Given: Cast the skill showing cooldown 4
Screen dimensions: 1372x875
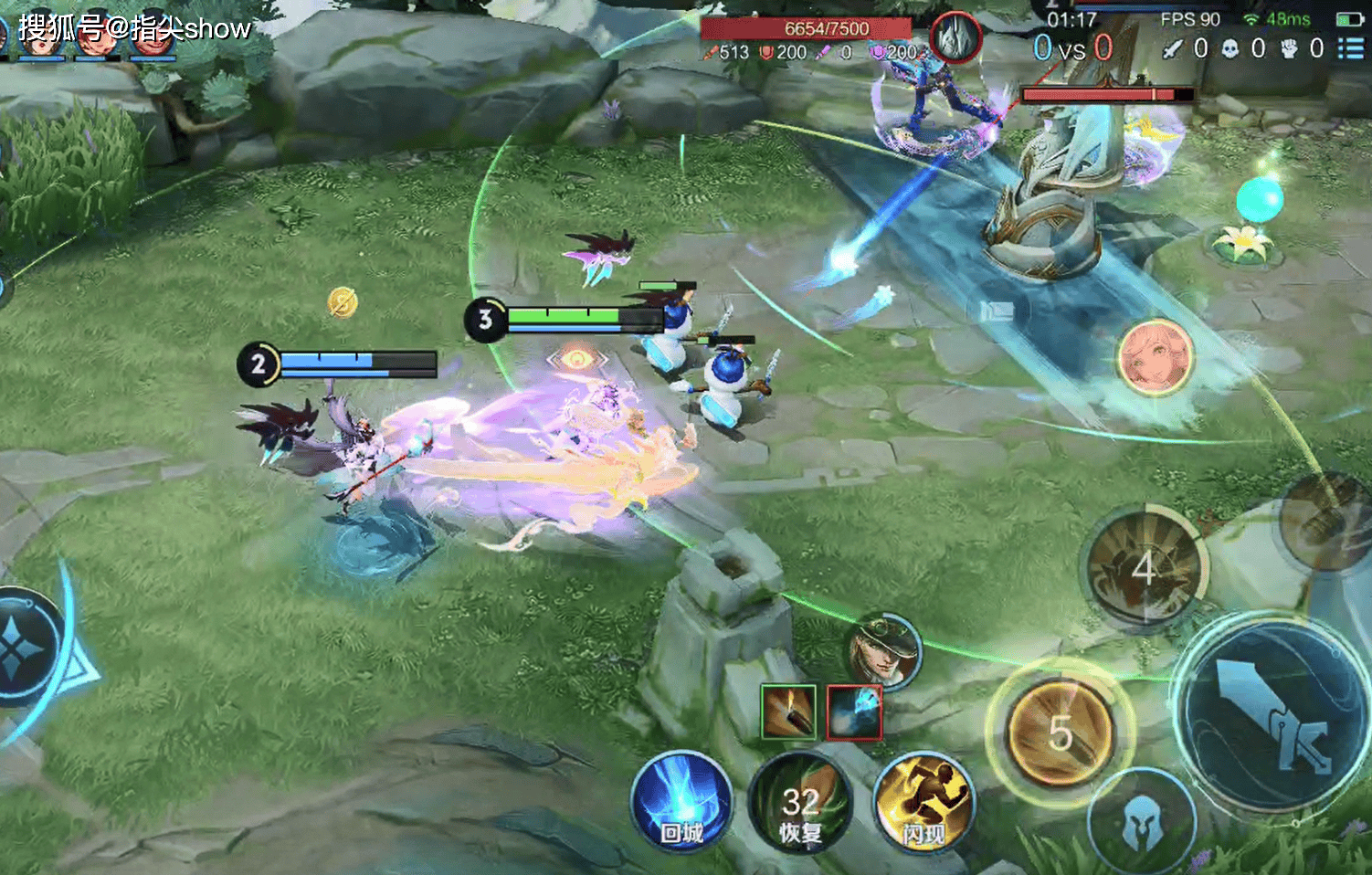Looking at the screenshot, I should pos(1144,569).
